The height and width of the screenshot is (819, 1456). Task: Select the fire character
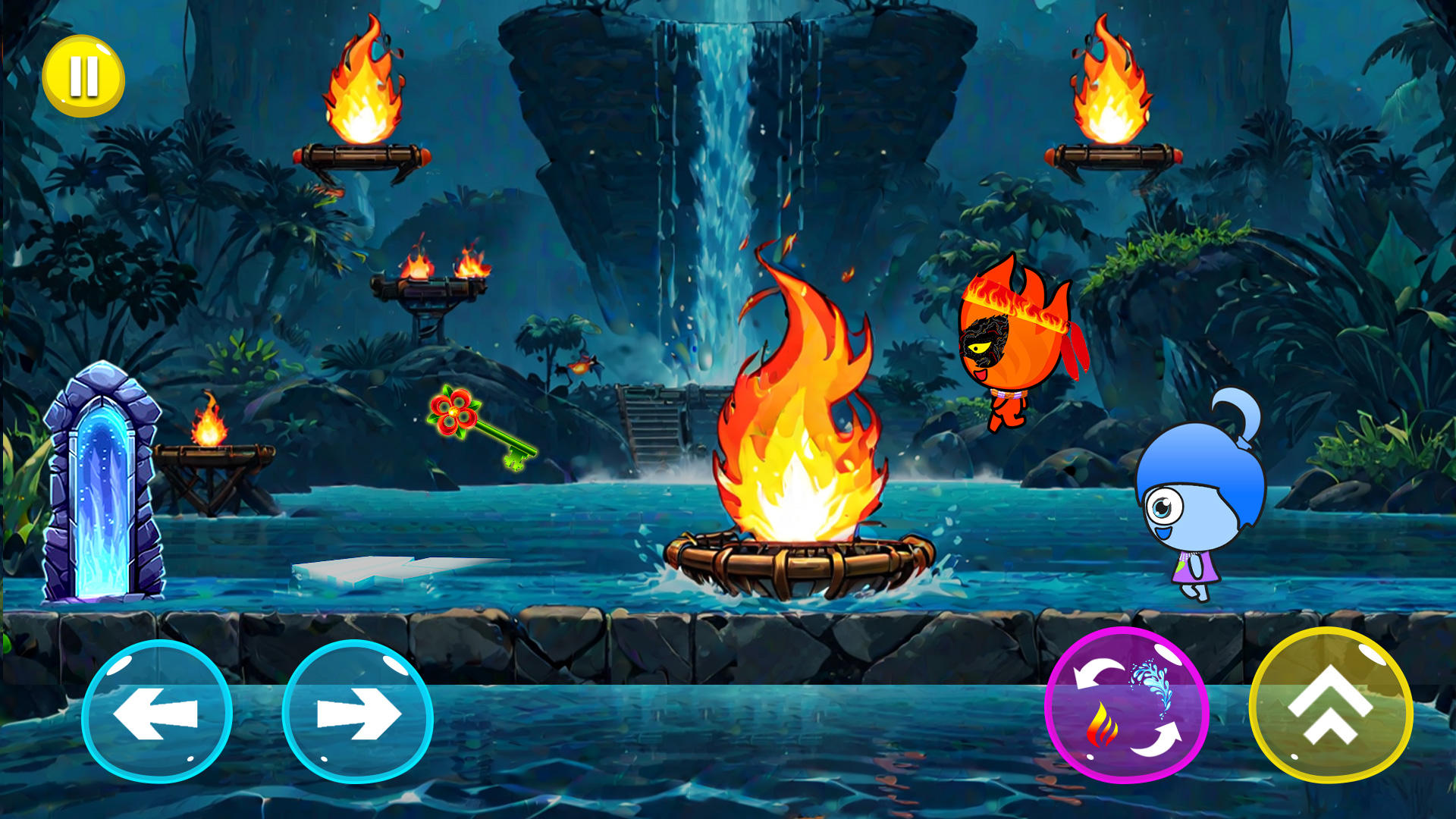(x=1009, y=341)
